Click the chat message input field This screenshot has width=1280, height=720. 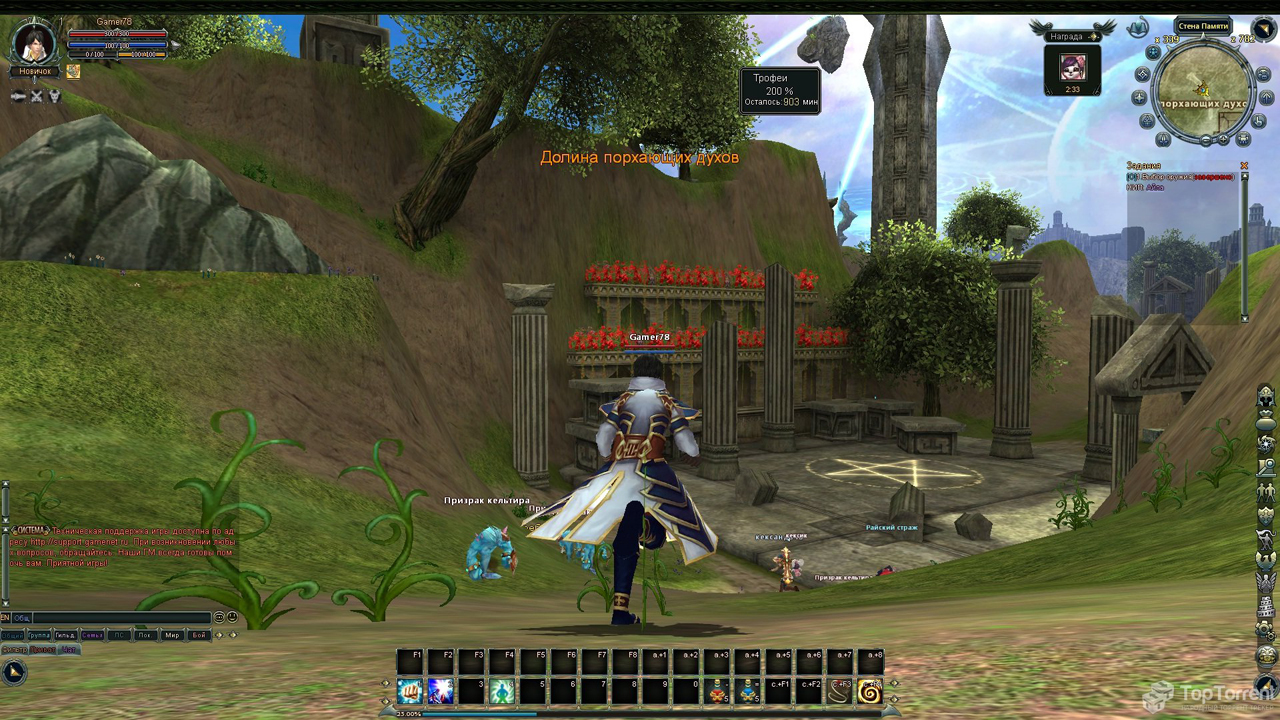[x=120, y=618]
